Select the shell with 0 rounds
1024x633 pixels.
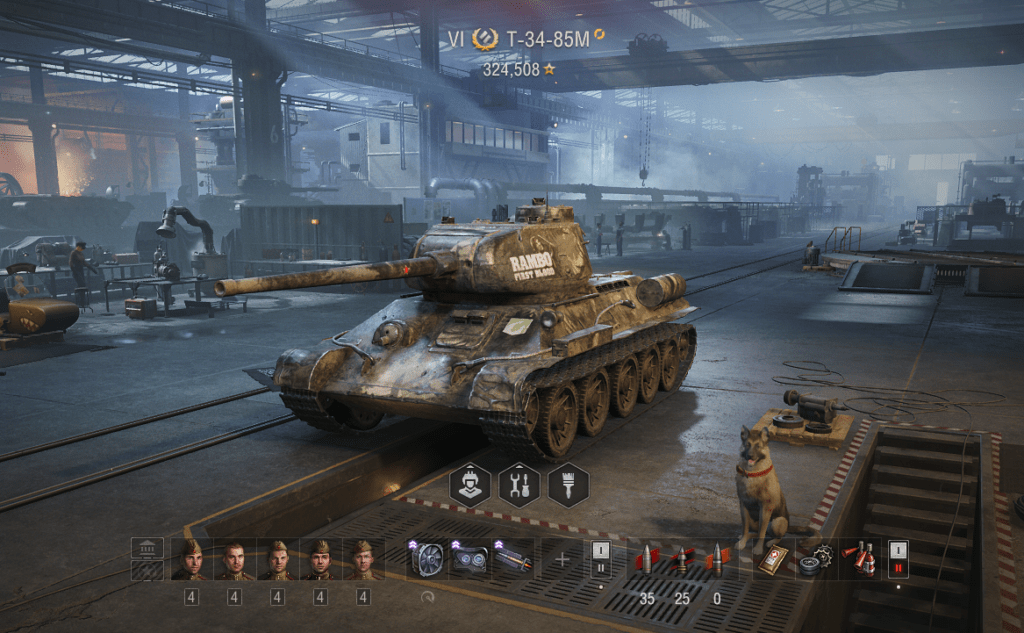coord(716,559)
